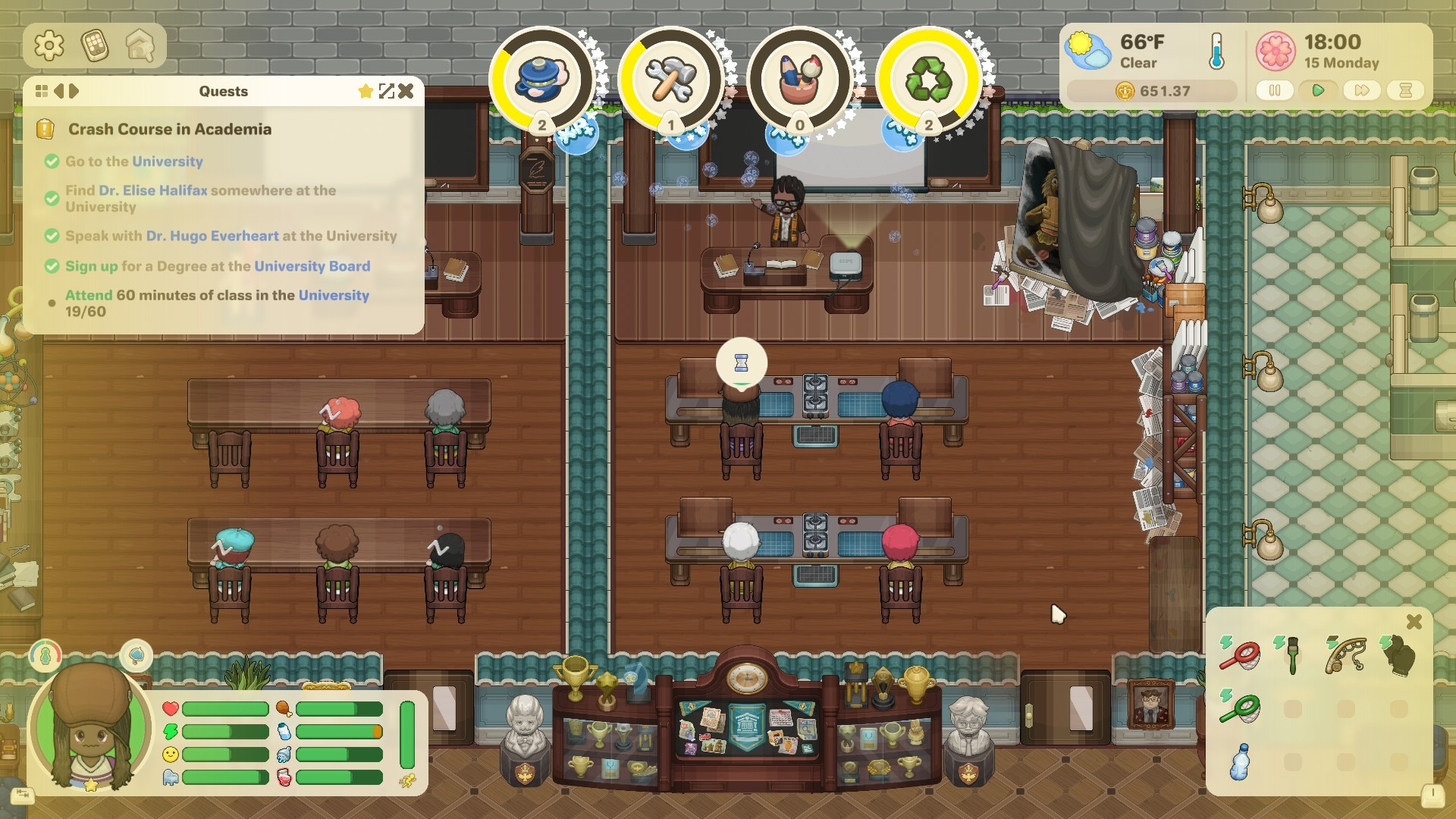Open the gear settings menu
1456x819 pixels.
pyautogui.click(x=49, y=46)
